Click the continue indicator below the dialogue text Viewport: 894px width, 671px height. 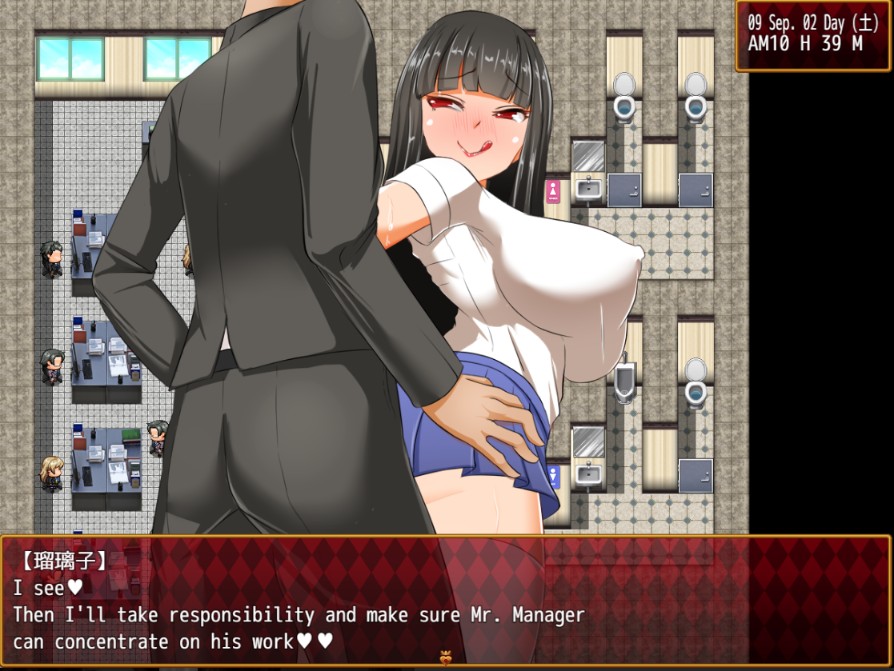[446, 659]
